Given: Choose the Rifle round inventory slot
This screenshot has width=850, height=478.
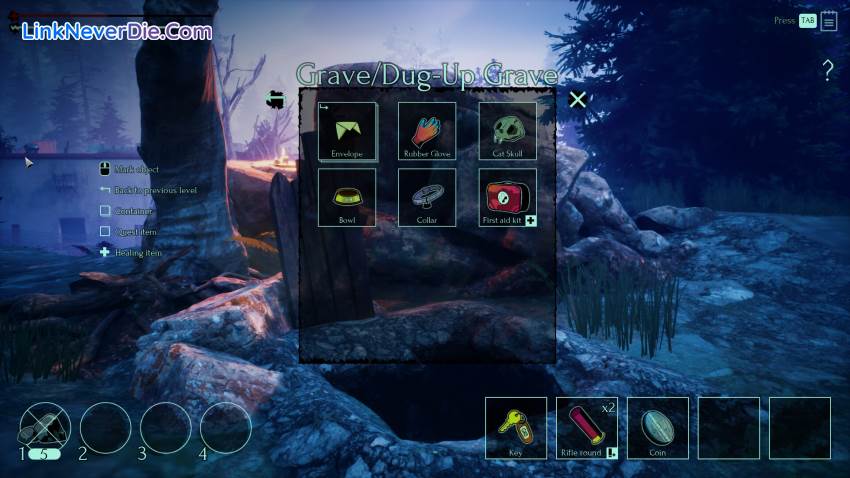Looking at the screenshot, I should click(x=587, y=428).
